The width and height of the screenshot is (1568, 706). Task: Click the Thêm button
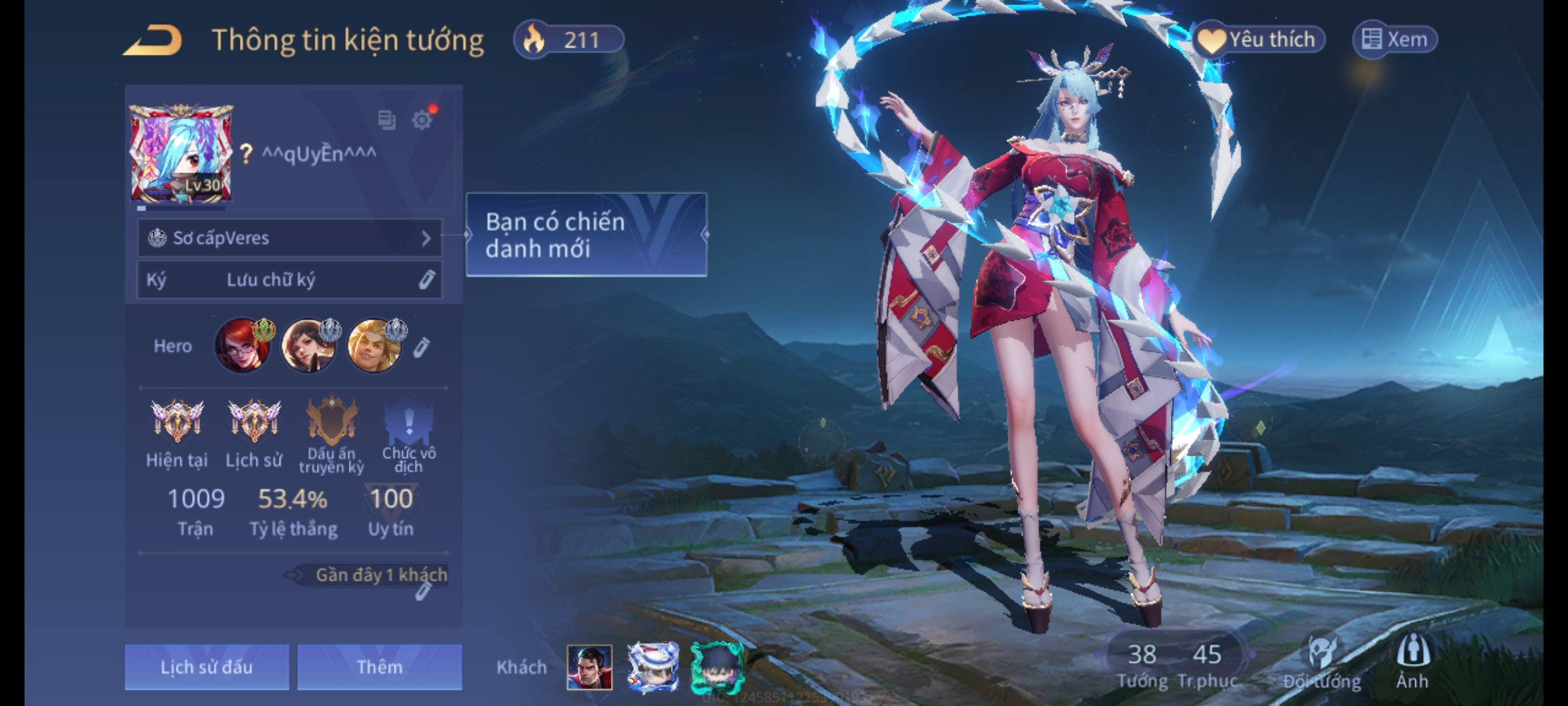(x=380, y=667)
